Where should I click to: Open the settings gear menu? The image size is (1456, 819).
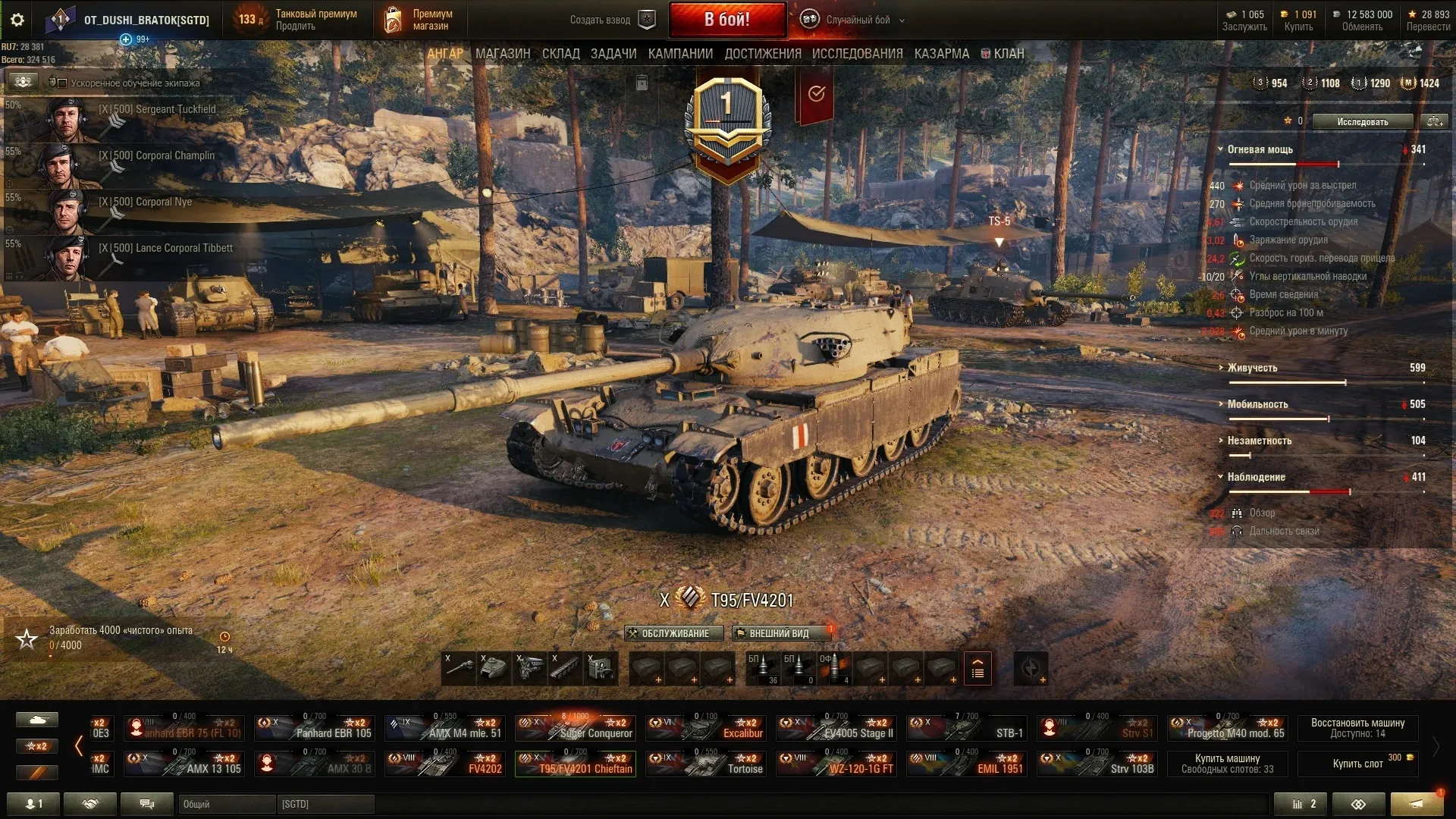click(x=17, y=20)
